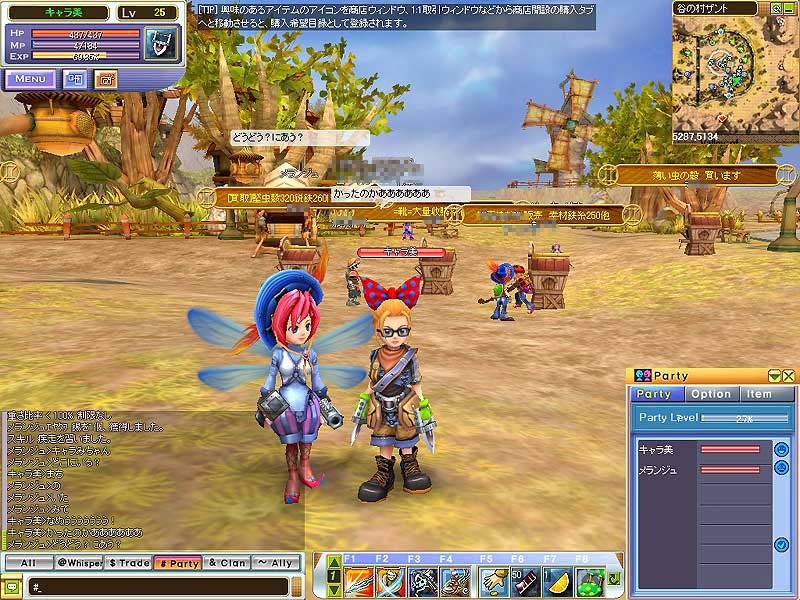
Task: Use the F3 skull skill
Action: pyautogui.click(x=423, y=580)
